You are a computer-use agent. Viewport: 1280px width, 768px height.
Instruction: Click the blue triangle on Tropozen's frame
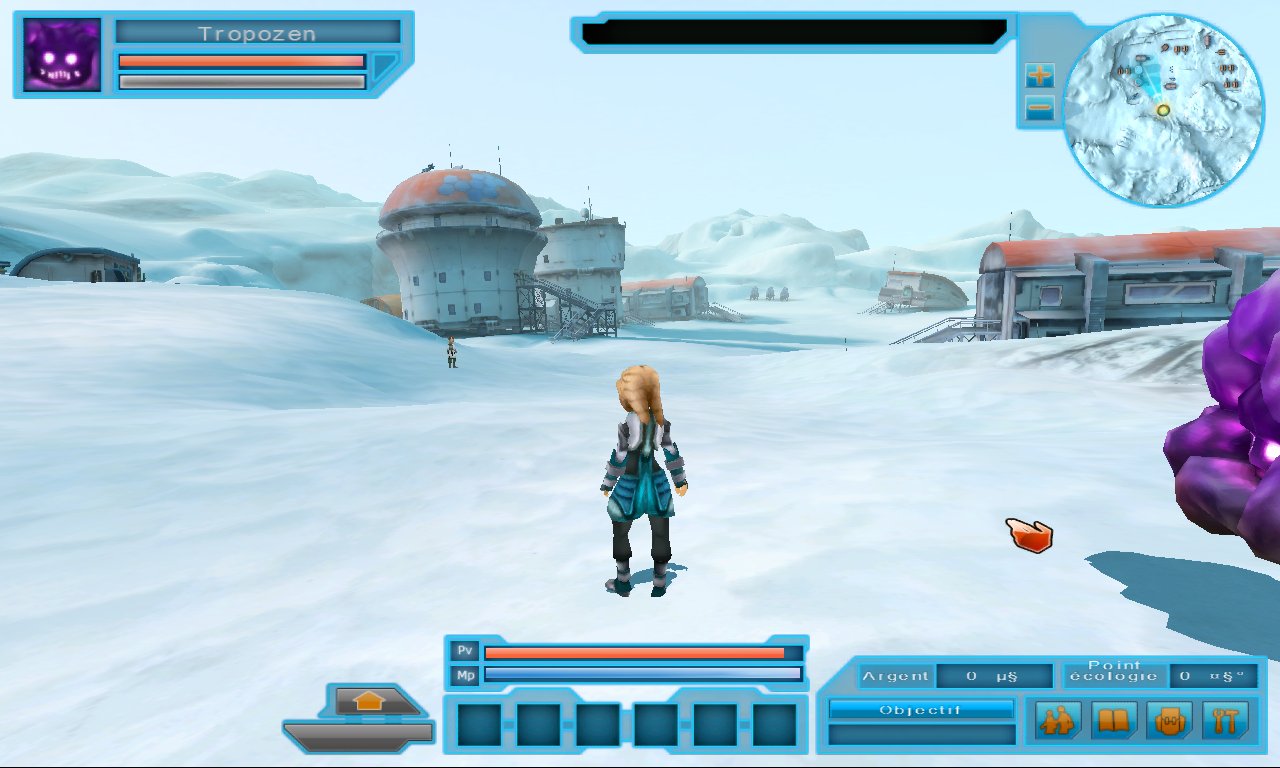pyautogui.click(x=385, y=67)
